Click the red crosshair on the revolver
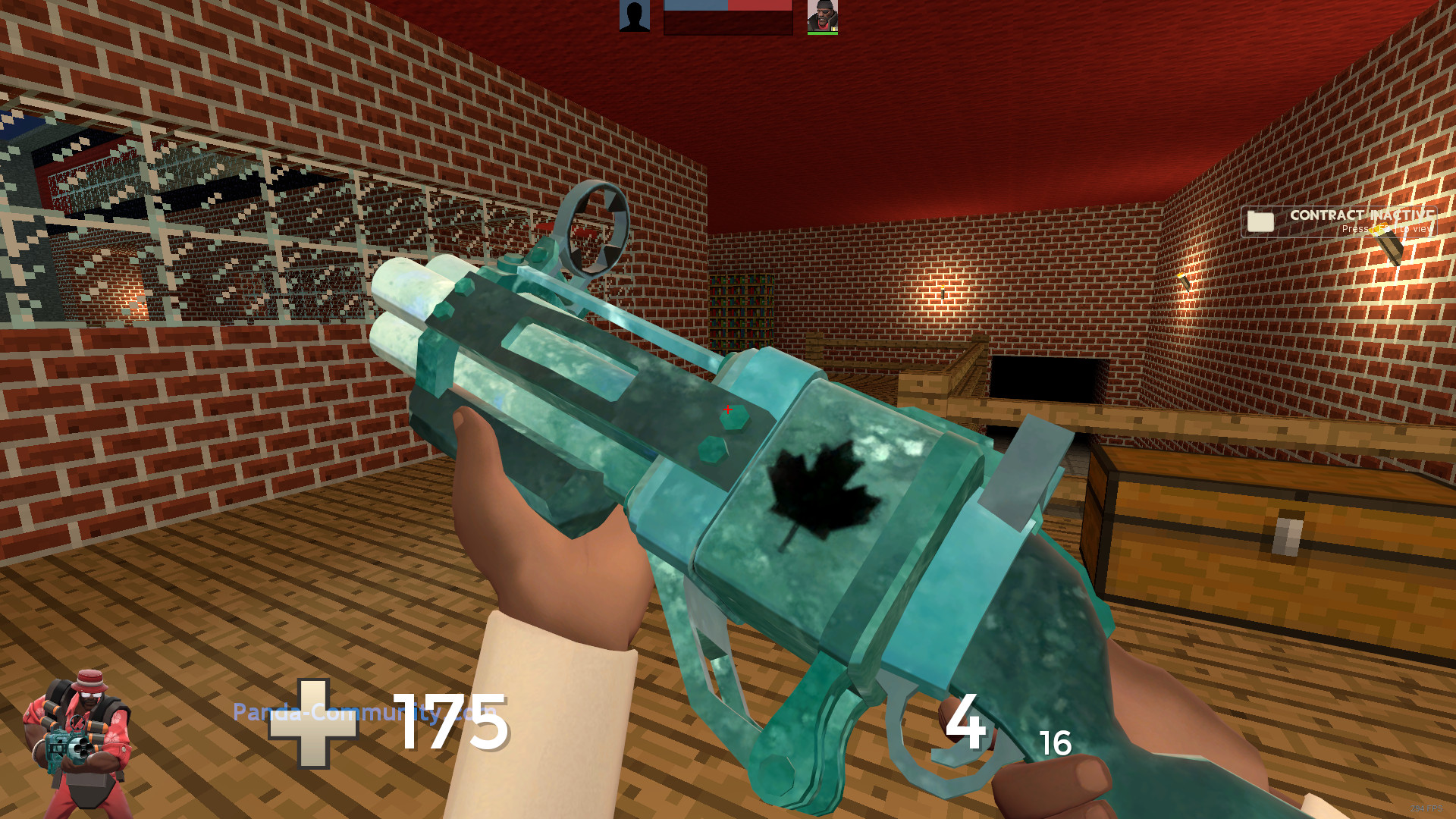This screenshot has height=819, width=1456. [727, 409]
